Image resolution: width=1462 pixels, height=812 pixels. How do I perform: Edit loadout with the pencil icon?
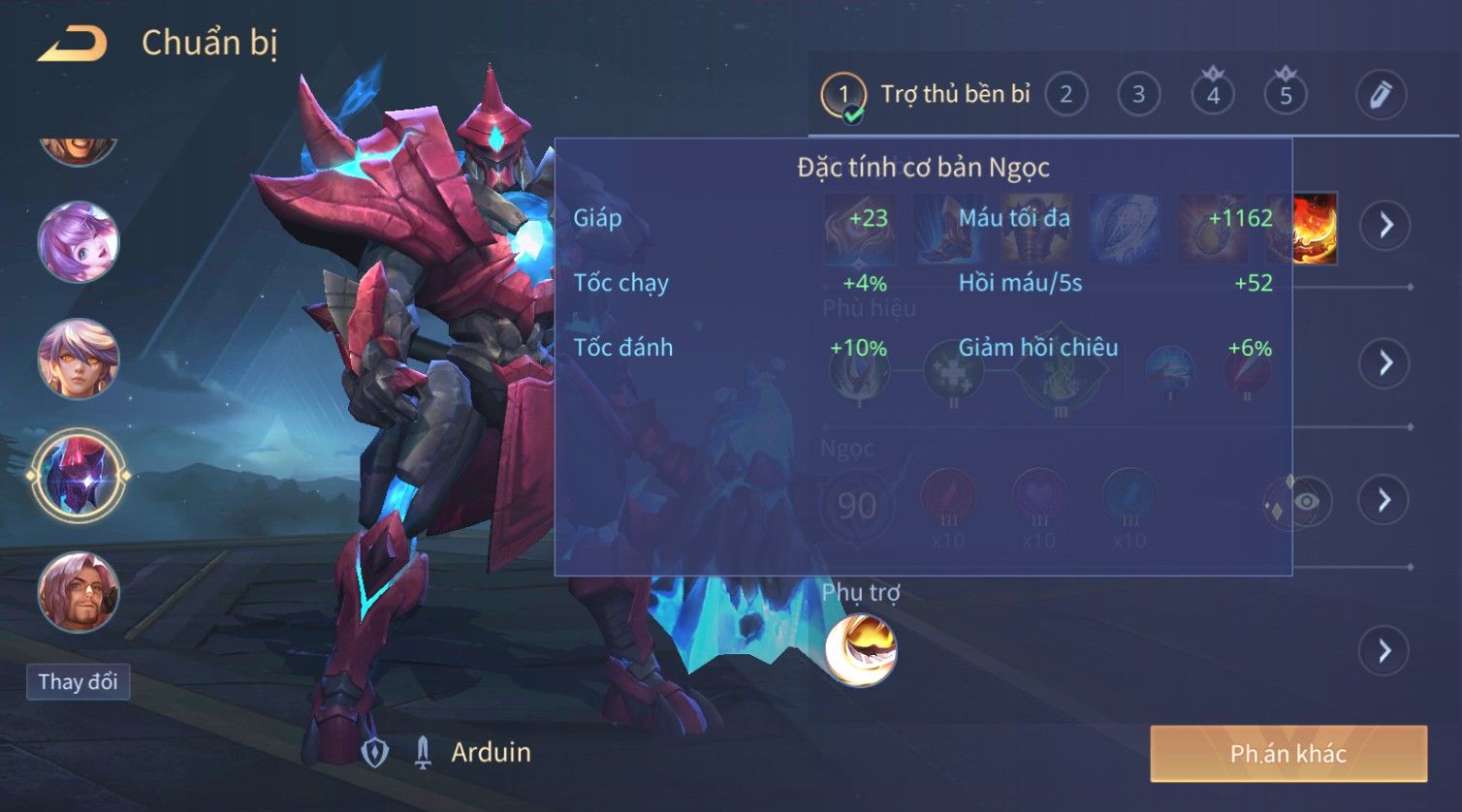tap(1381, 95)
